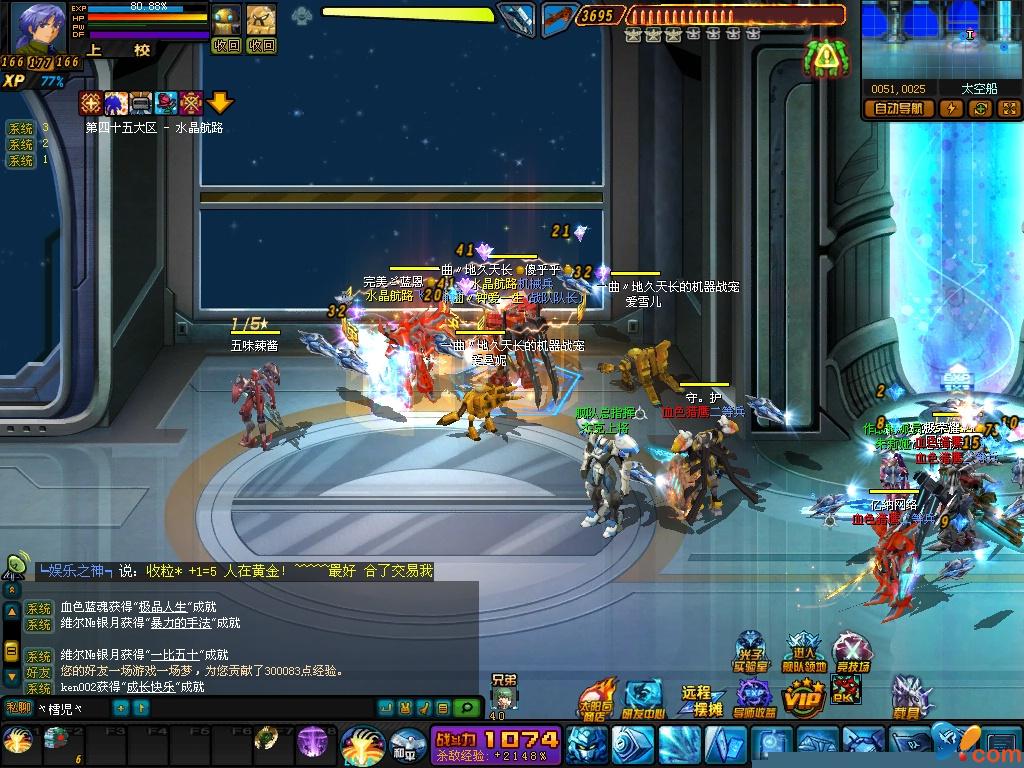Viewport: 1024px width, 768px height.
Task: Enter the 光子实验室 lab
Action: (x=751, y=652)
